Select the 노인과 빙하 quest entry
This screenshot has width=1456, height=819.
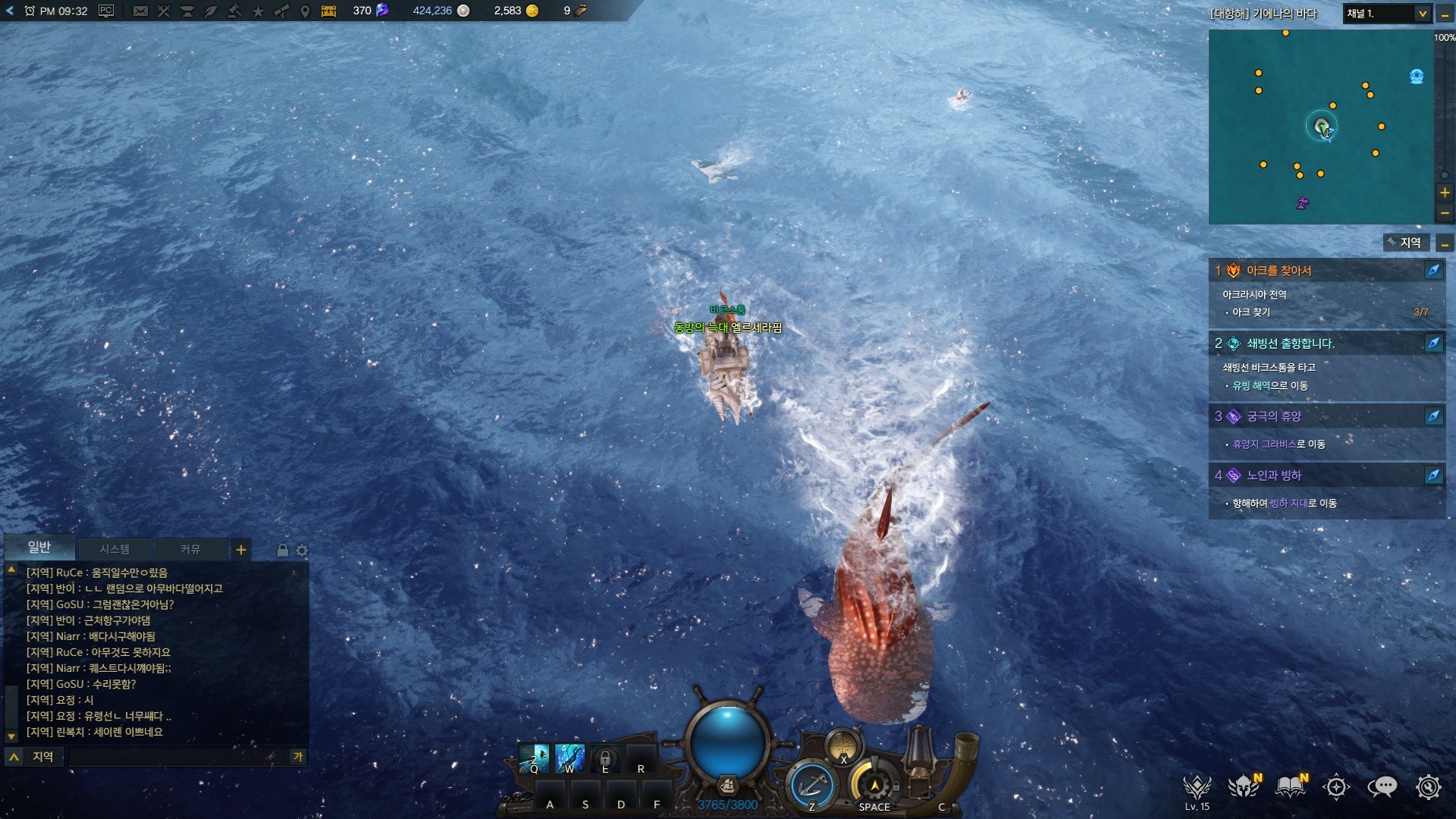[x=1274, y=475]
